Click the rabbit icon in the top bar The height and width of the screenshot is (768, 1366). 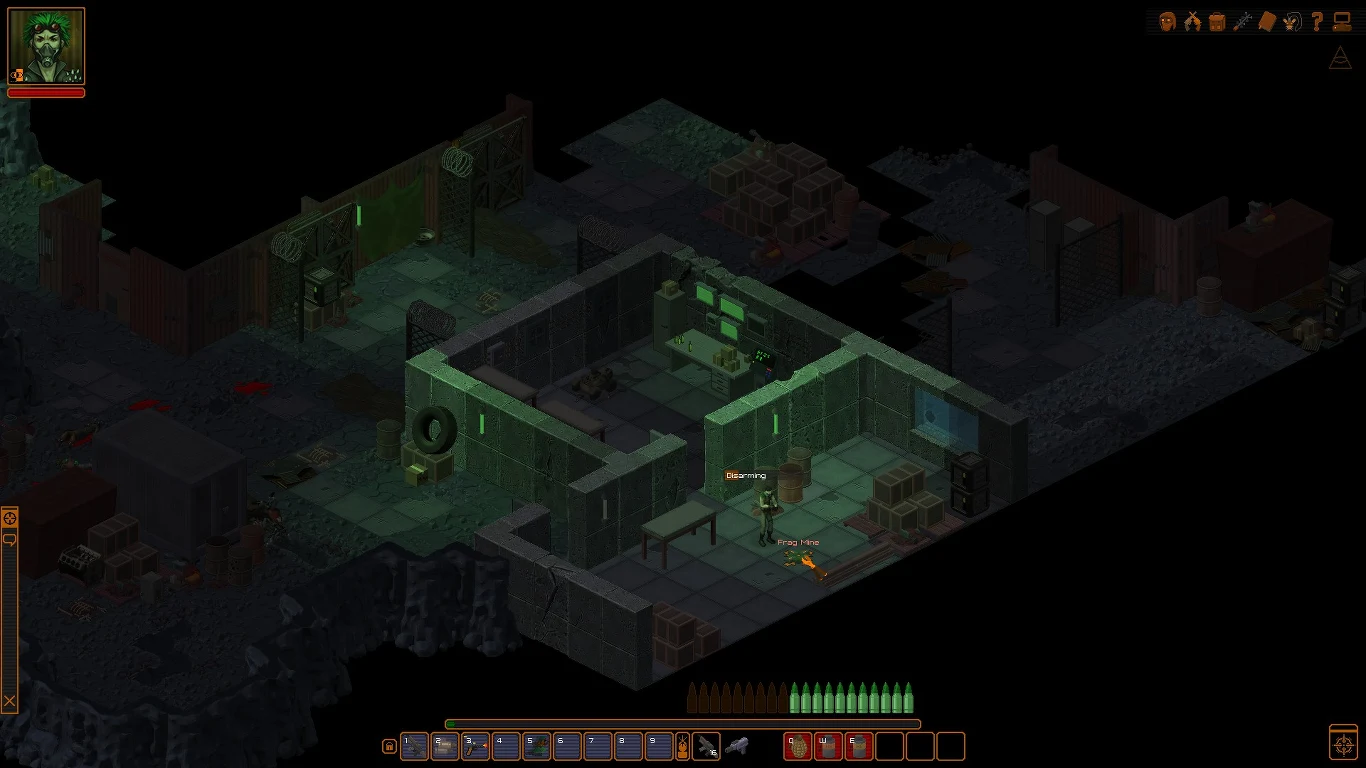pos(1290,21)
